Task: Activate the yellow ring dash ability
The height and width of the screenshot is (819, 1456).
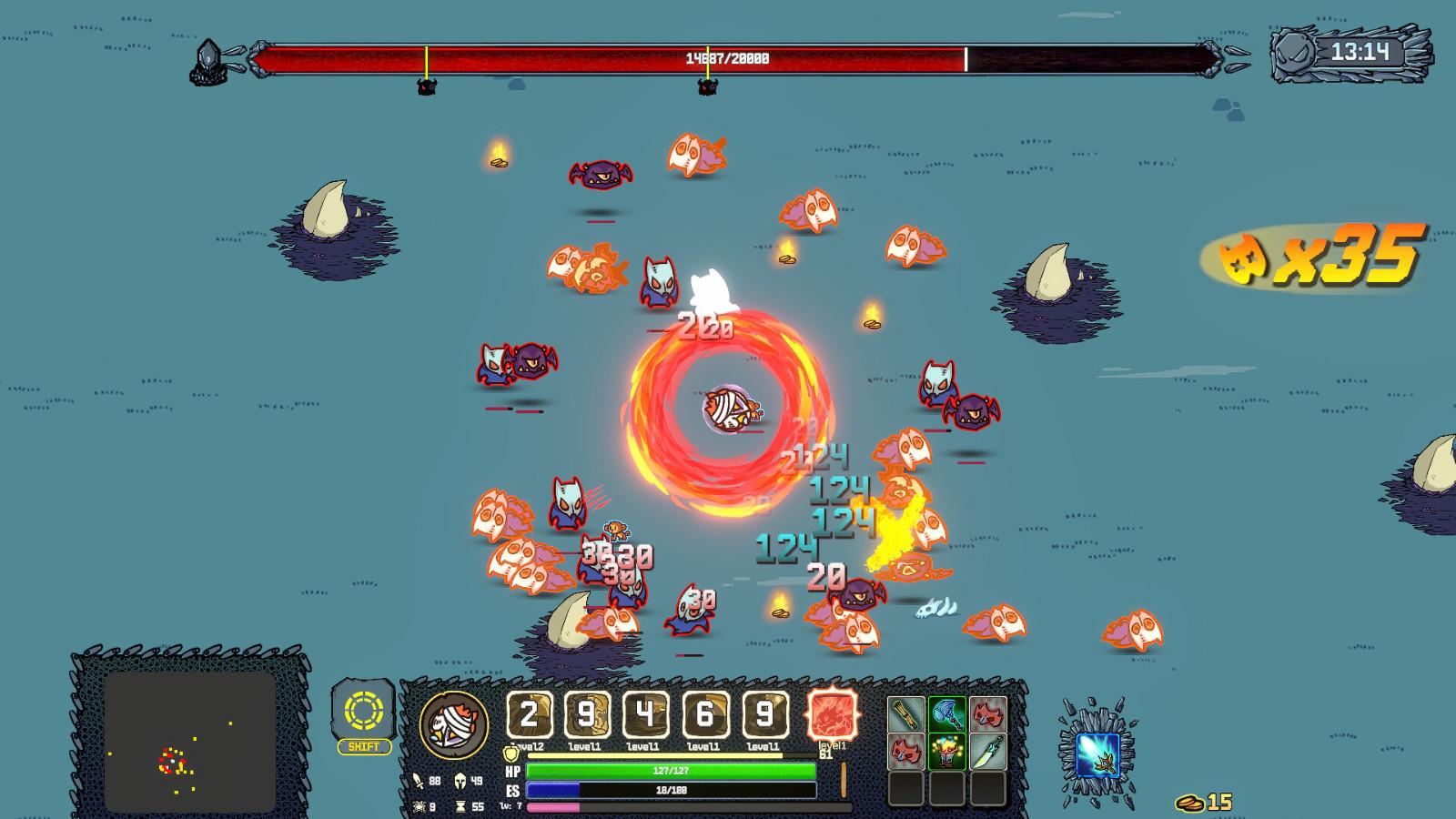Action: (x=363, y=711)
